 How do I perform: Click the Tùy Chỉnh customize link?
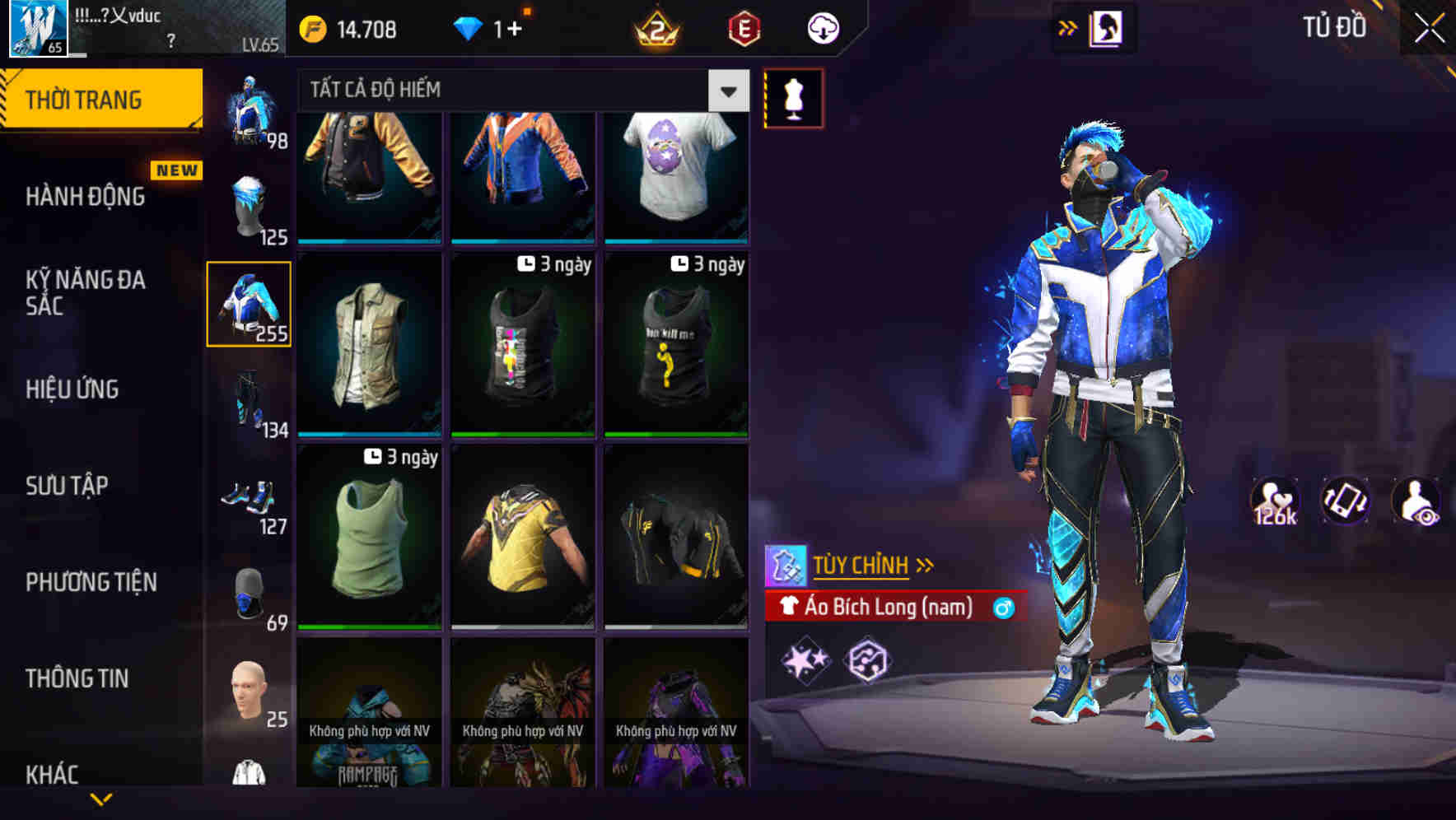(862, 566)
